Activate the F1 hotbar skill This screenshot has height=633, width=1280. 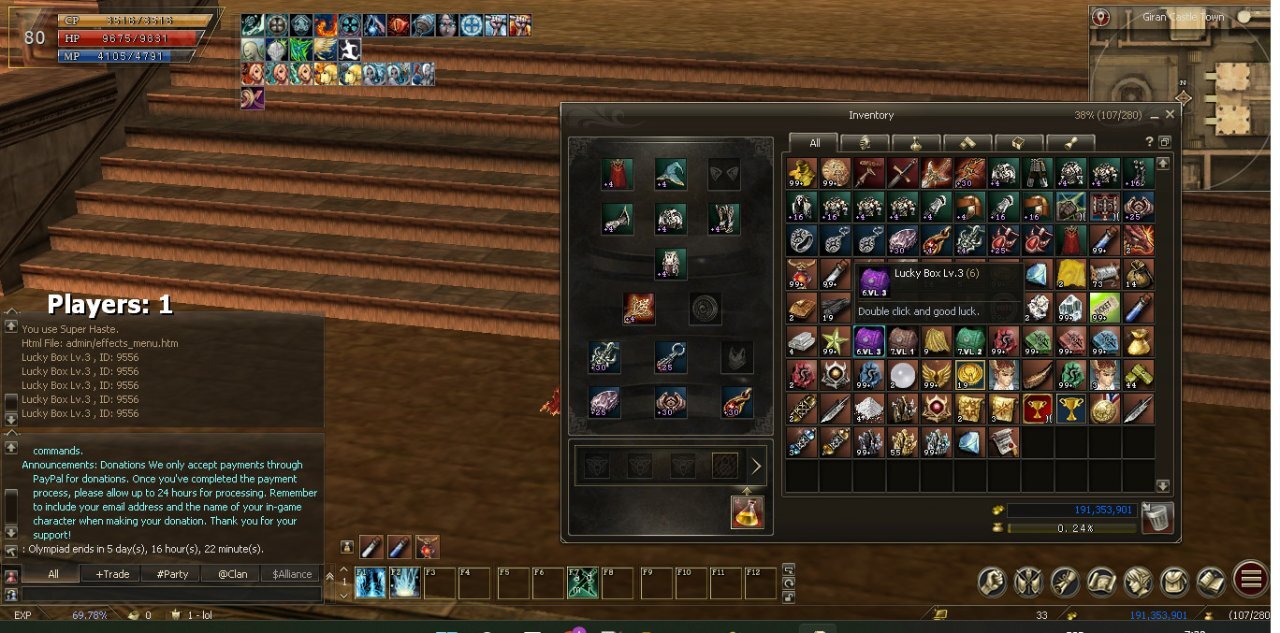coord(370,583)
